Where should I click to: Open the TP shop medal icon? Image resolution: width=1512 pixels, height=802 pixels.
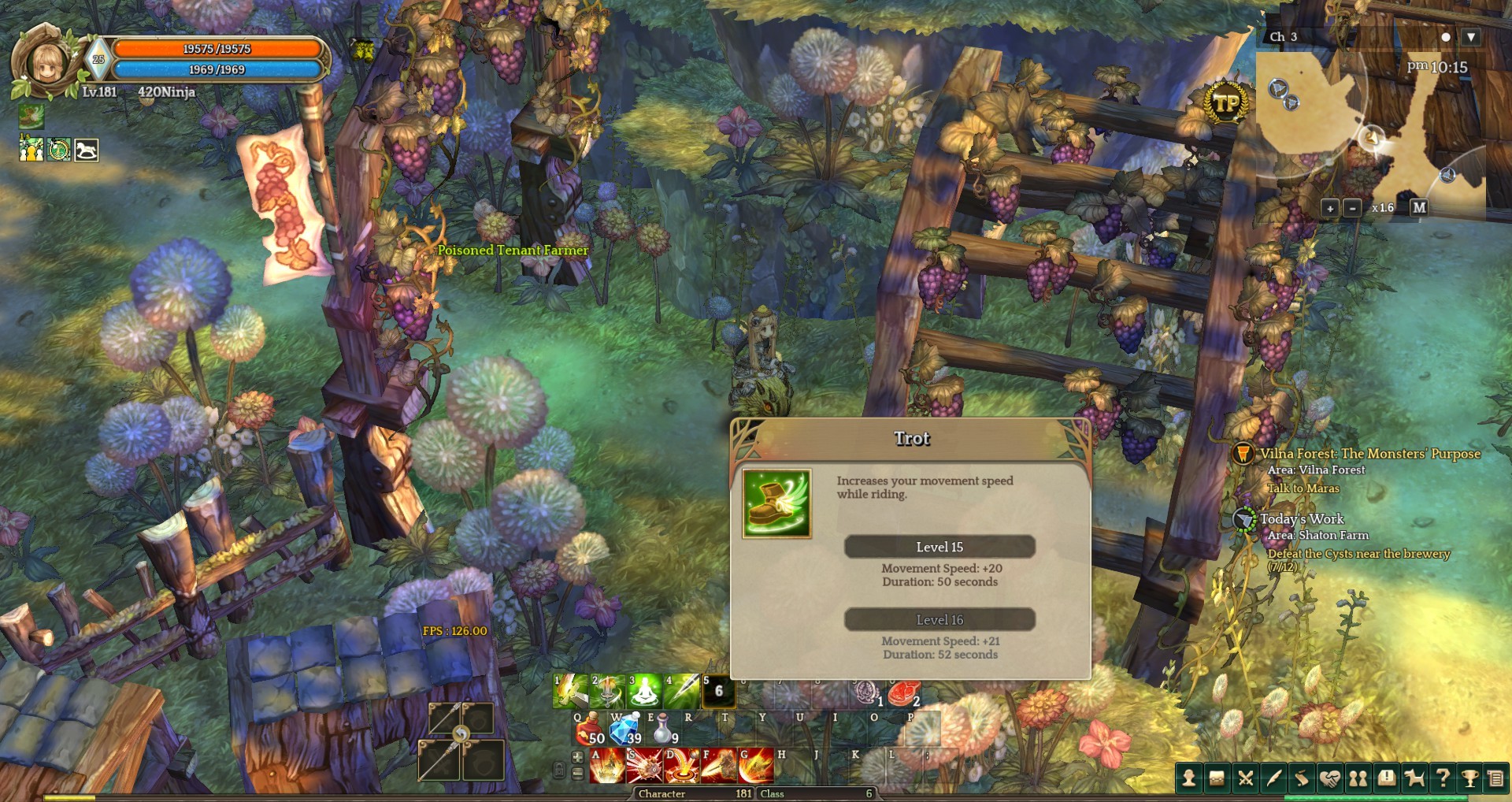pos(1226,102)
